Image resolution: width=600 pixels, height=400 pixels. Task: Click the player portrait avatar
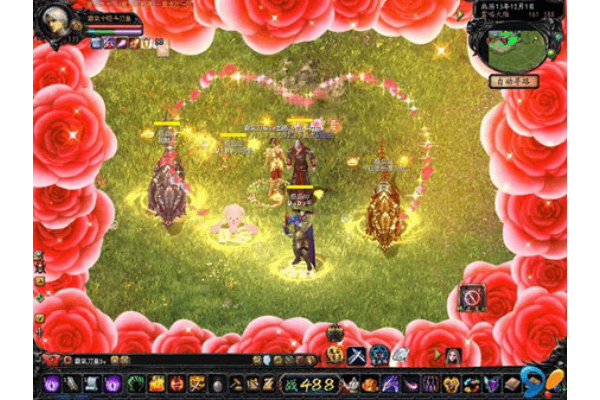[x=56, y=20]
